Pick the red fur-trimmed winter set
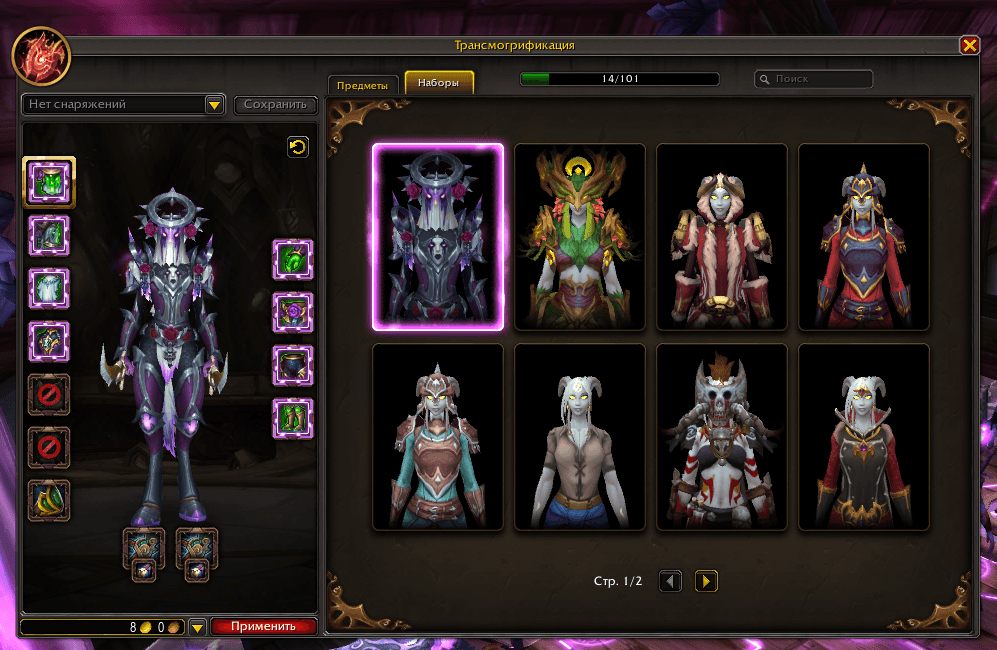This screenshot has height=650, width=997. pos(722,236)
